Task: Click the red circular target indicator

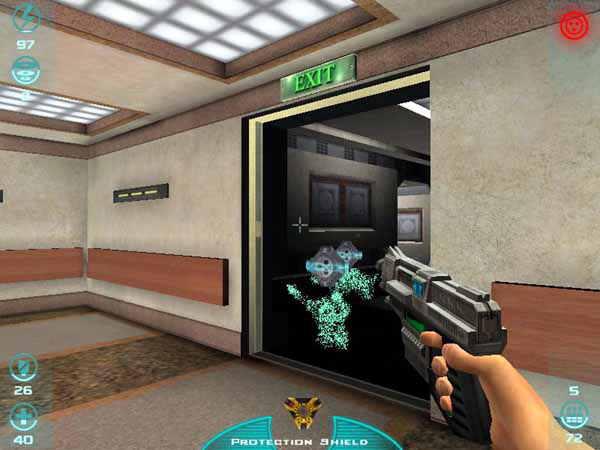Action: 574,26
